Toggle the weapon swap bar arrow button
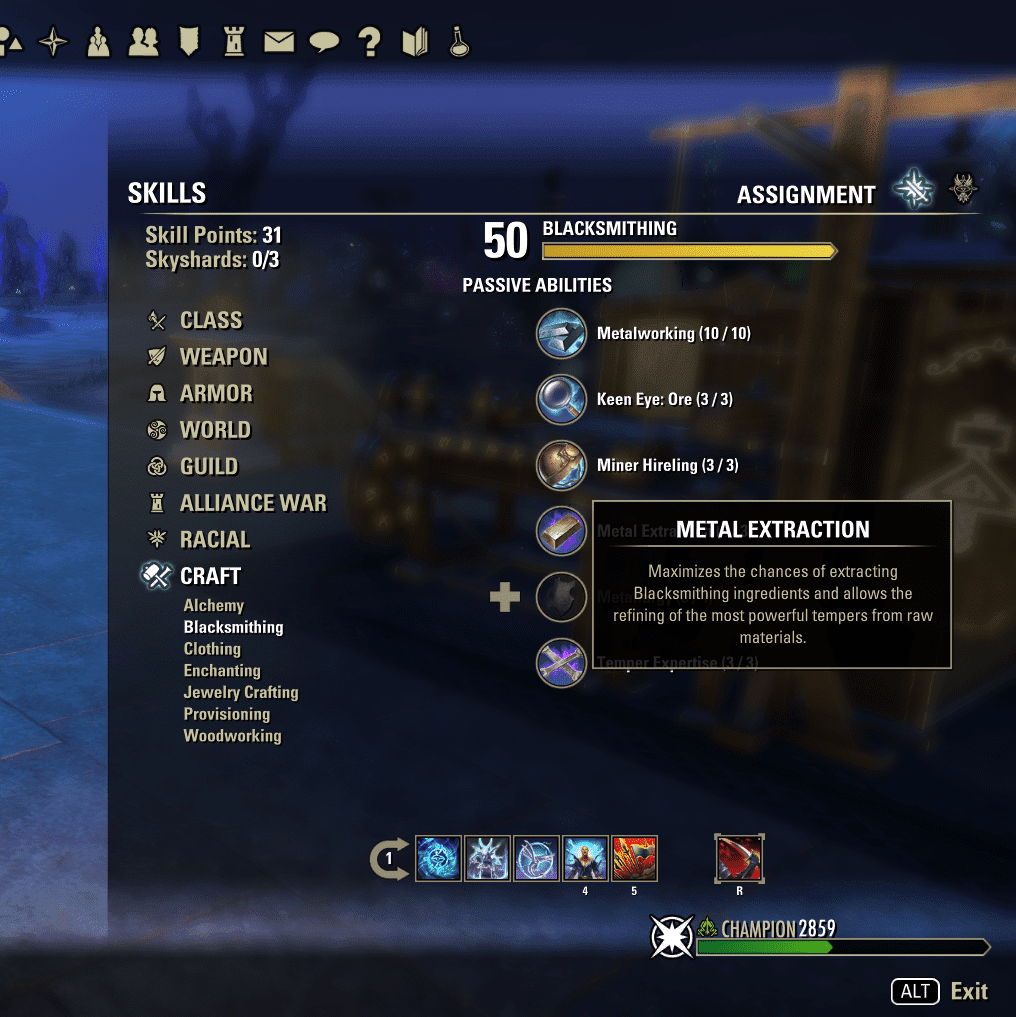This screenshot has height=1017, width=1016. pyautogui.click(x=389, y=859)
